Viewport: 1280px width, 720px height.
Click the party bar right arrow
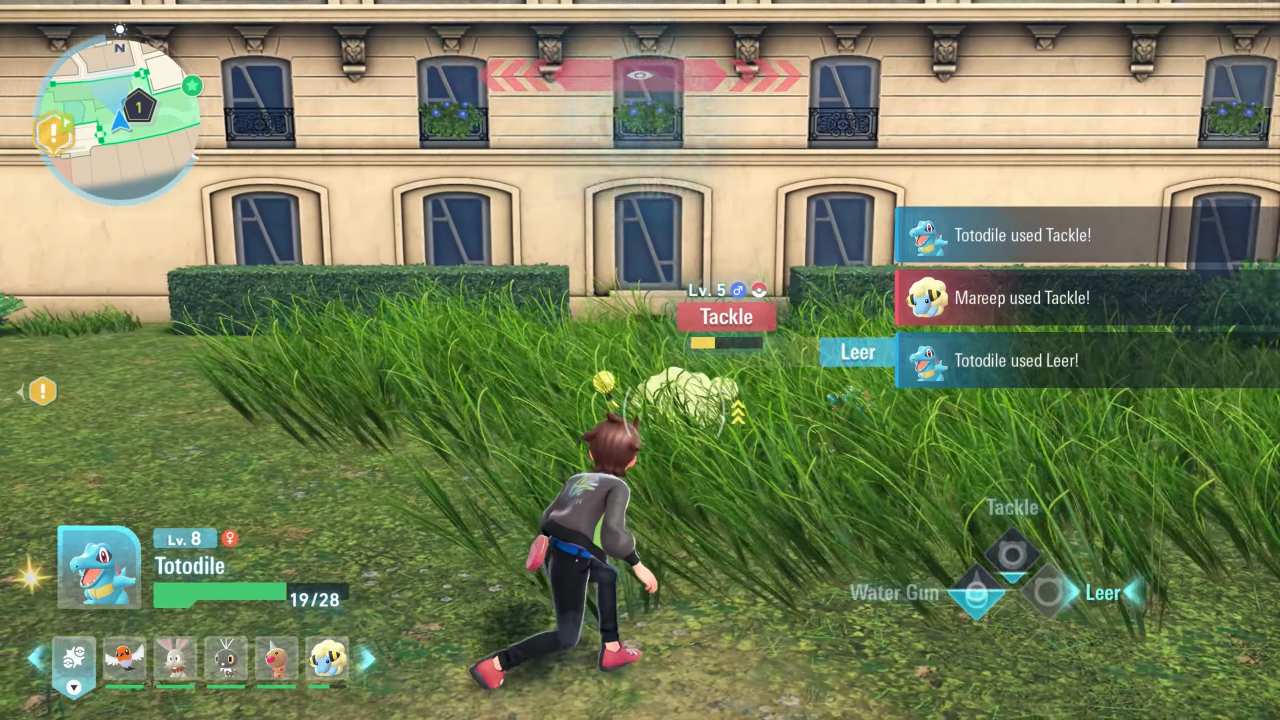click(367, 658)
